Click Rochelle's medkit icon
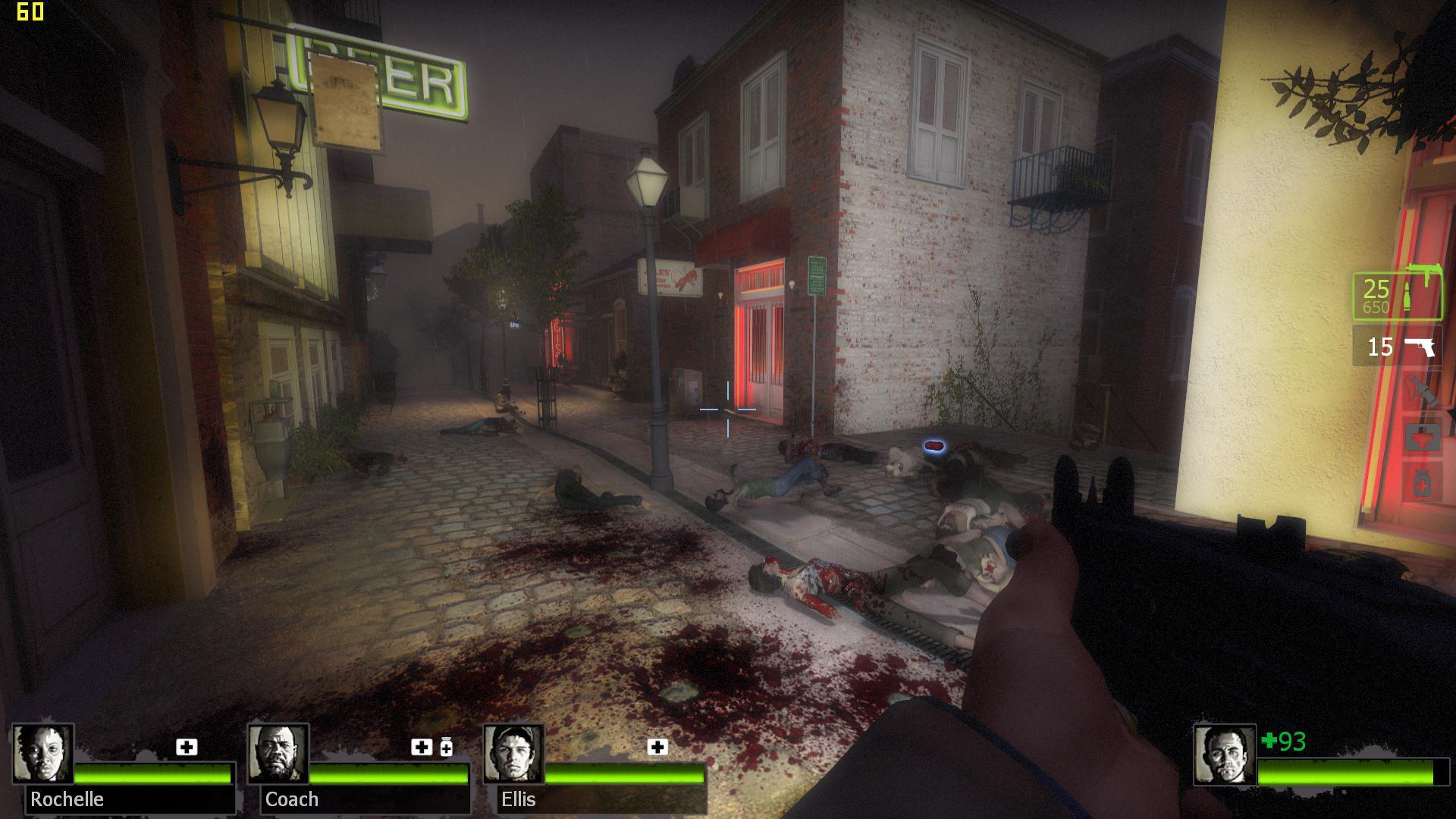1456x819 pixels. coord(187,748)
